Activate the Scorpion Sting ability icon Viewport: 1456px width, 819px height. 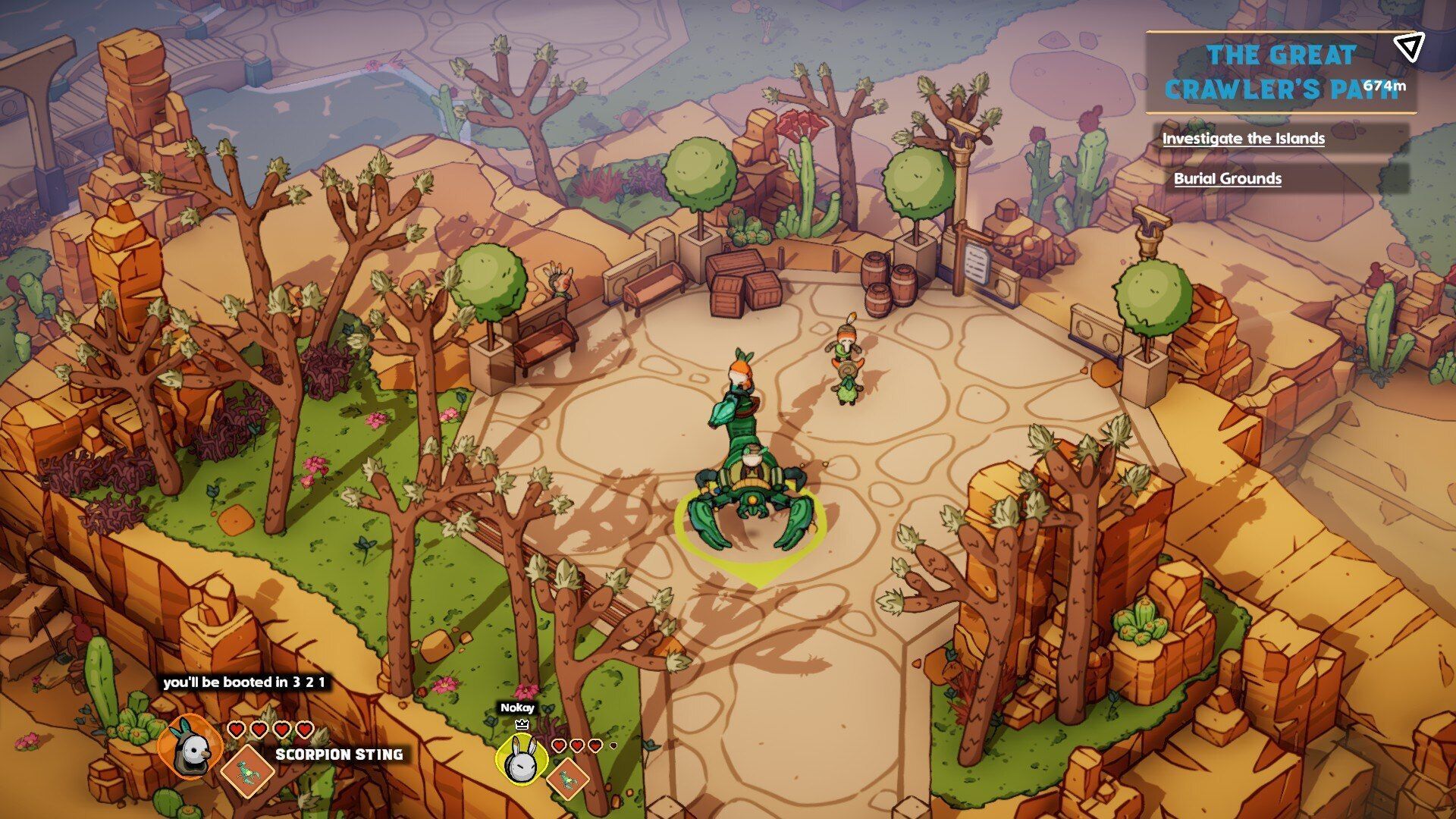(247, 770)
